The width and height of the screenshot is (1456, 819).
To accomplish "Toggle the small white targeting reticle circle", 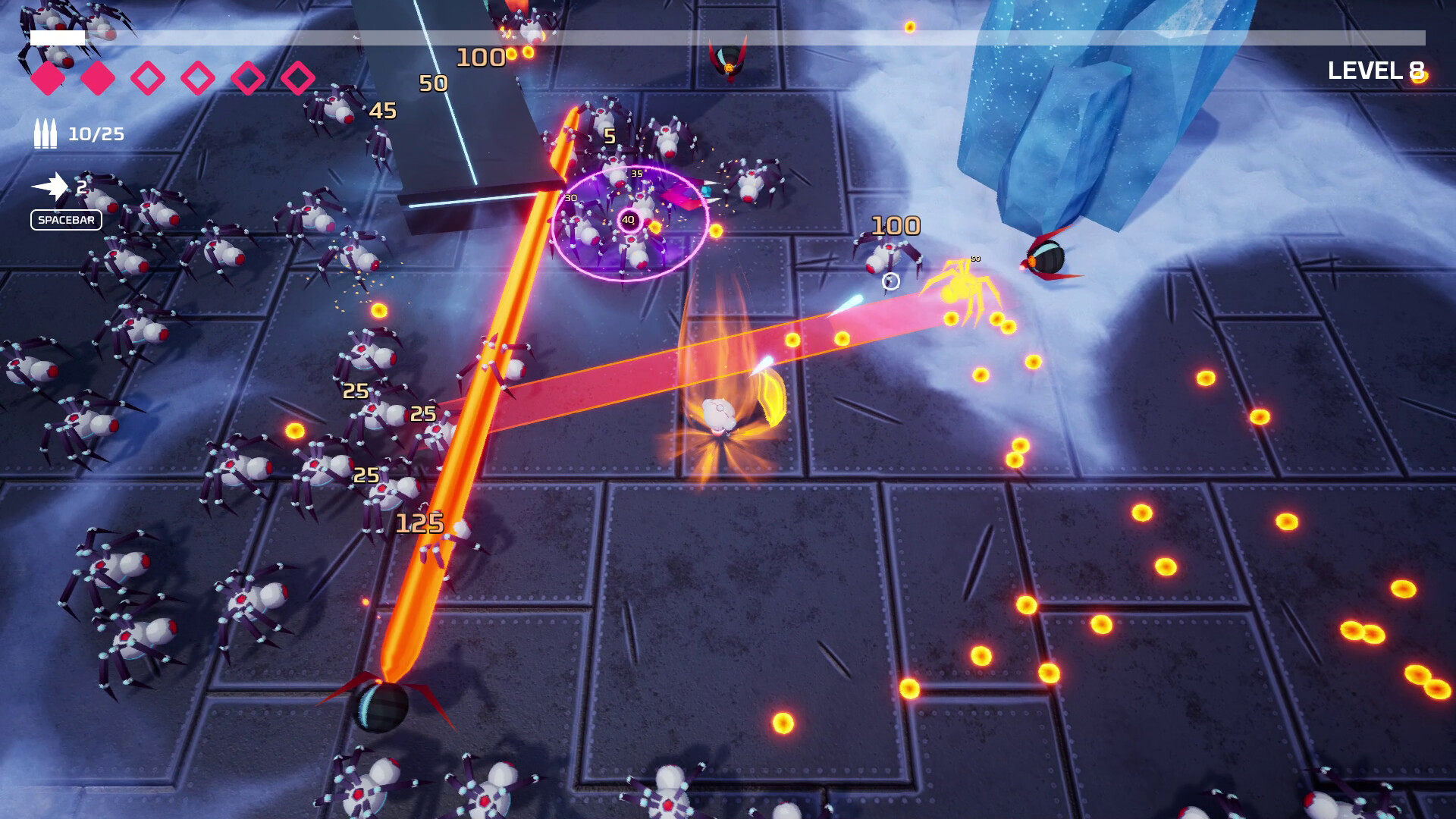I will point(890,282).
